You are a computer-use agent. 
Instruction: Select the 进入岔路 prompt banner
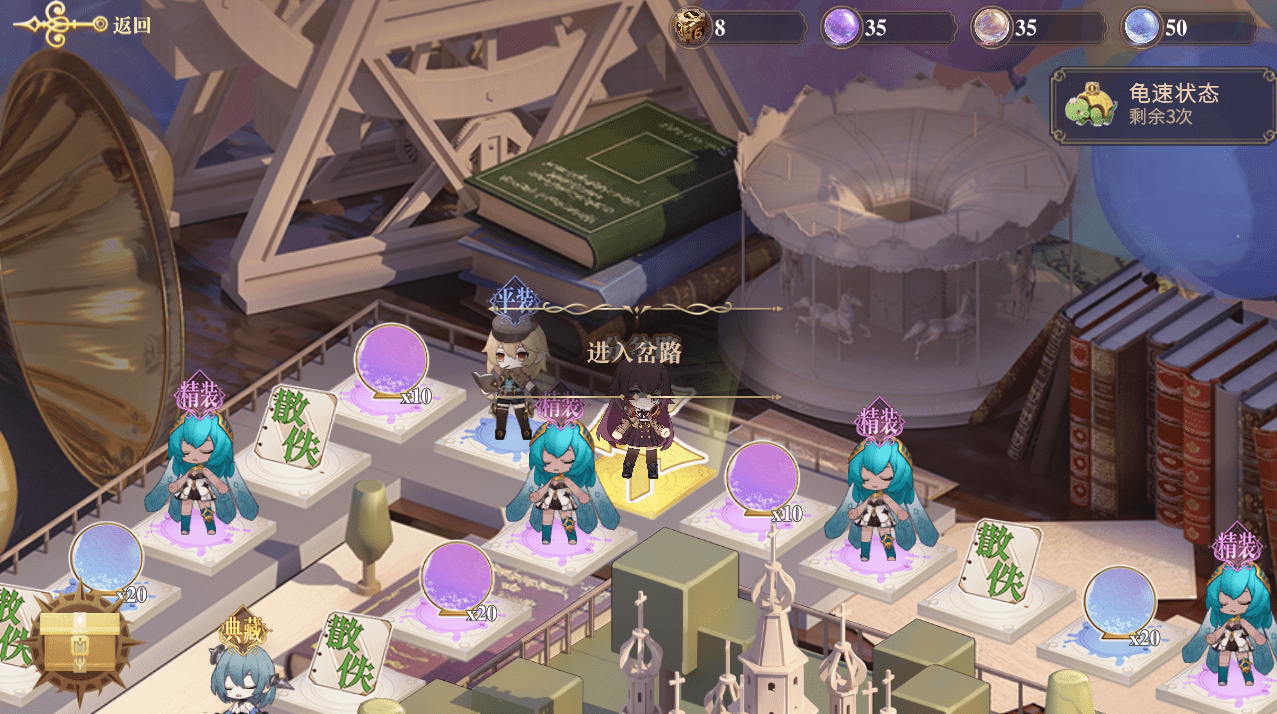coord(634,352)
